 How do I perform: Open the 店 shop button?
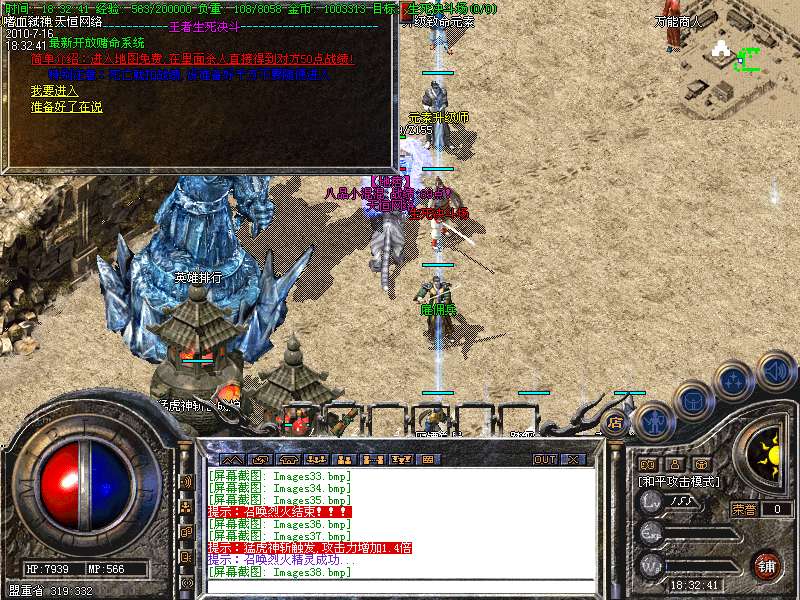615,422
